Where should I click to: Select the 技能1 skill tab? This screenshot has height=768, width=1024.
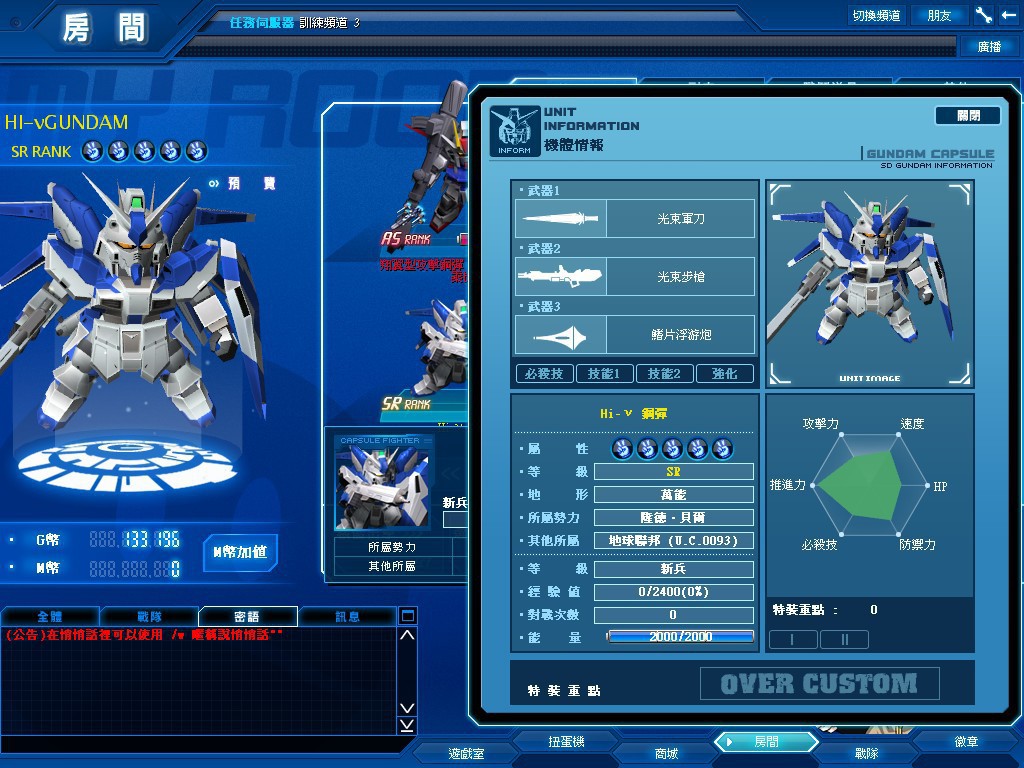click(605, 374)
